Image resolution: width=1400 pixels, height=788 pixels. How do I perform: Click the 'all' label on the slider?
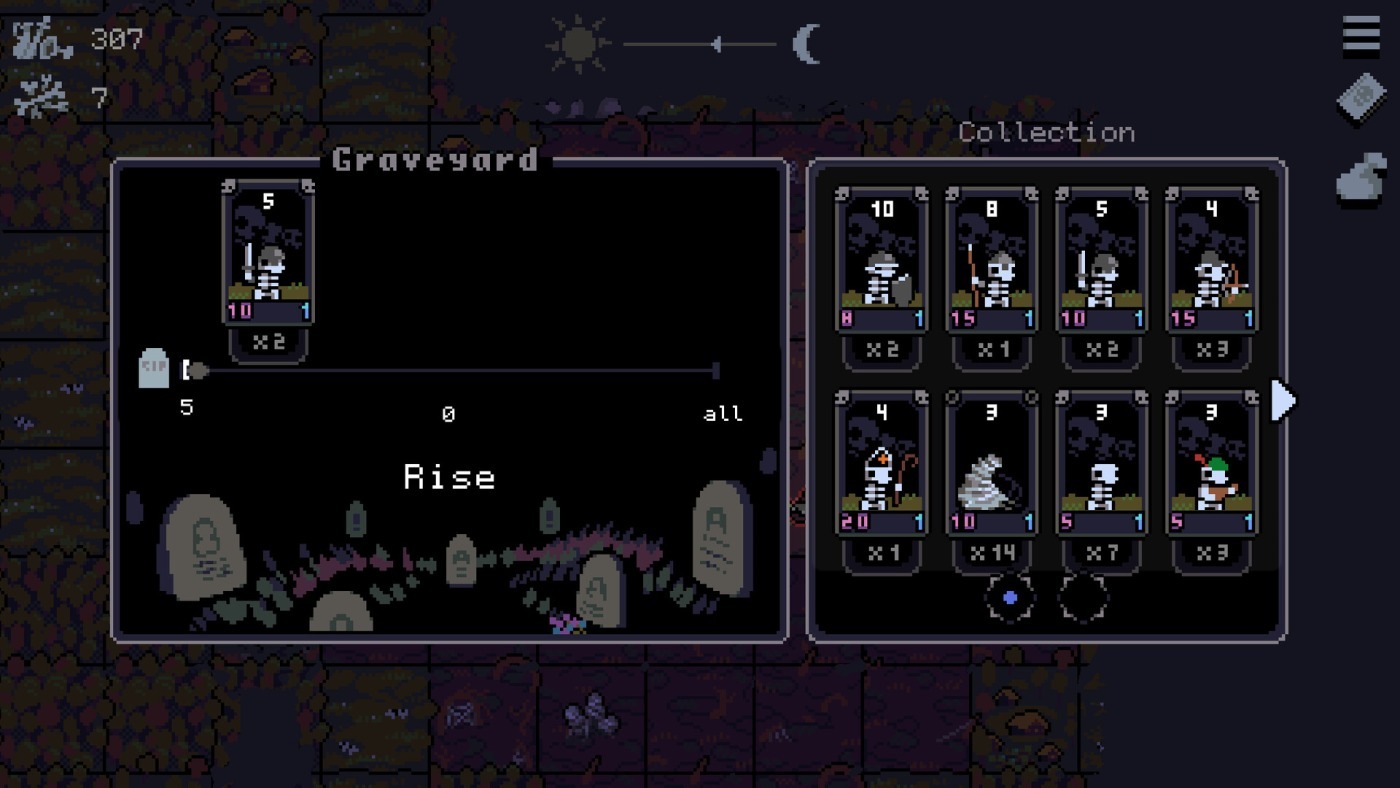(722, 413)
